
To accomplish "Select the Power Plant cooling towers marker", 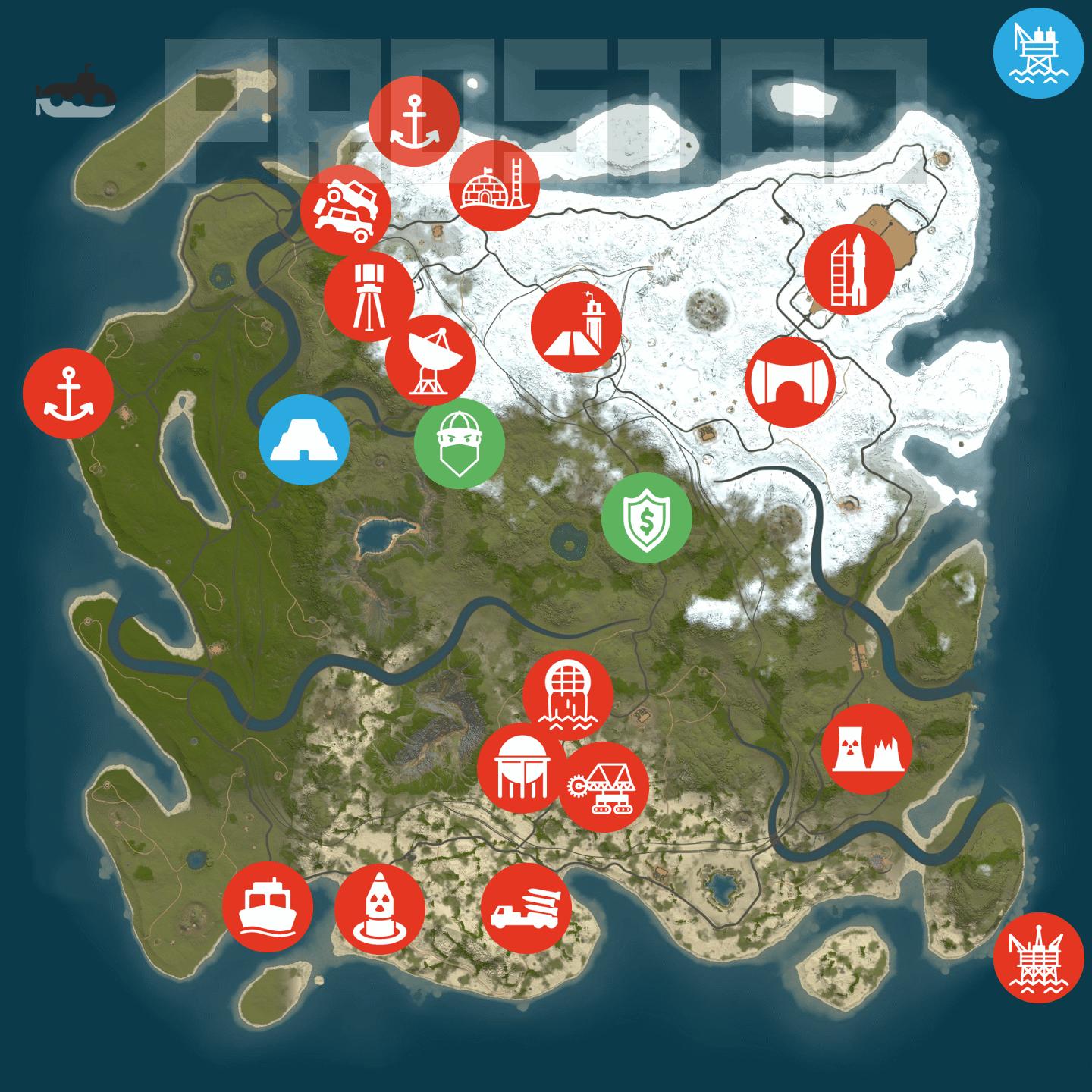I will coord(867,749).
